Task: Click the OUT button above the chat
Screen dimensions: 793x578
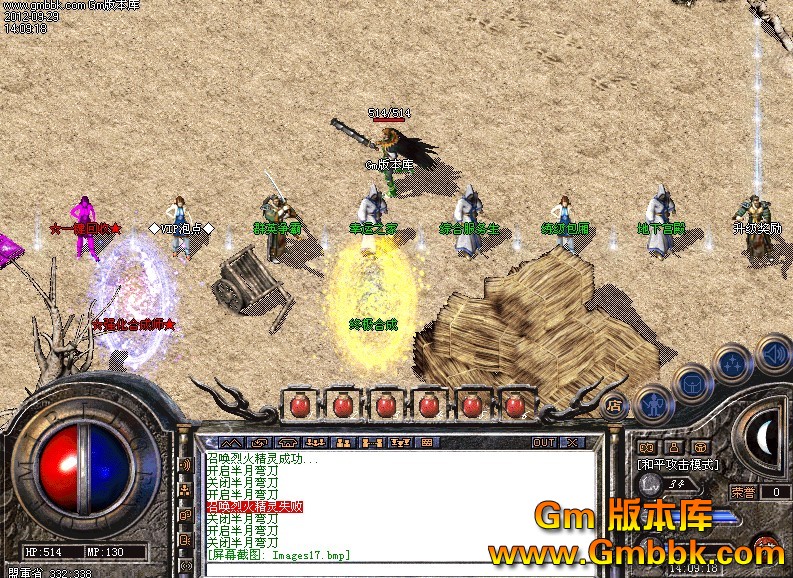Action: tap(543, 442)
